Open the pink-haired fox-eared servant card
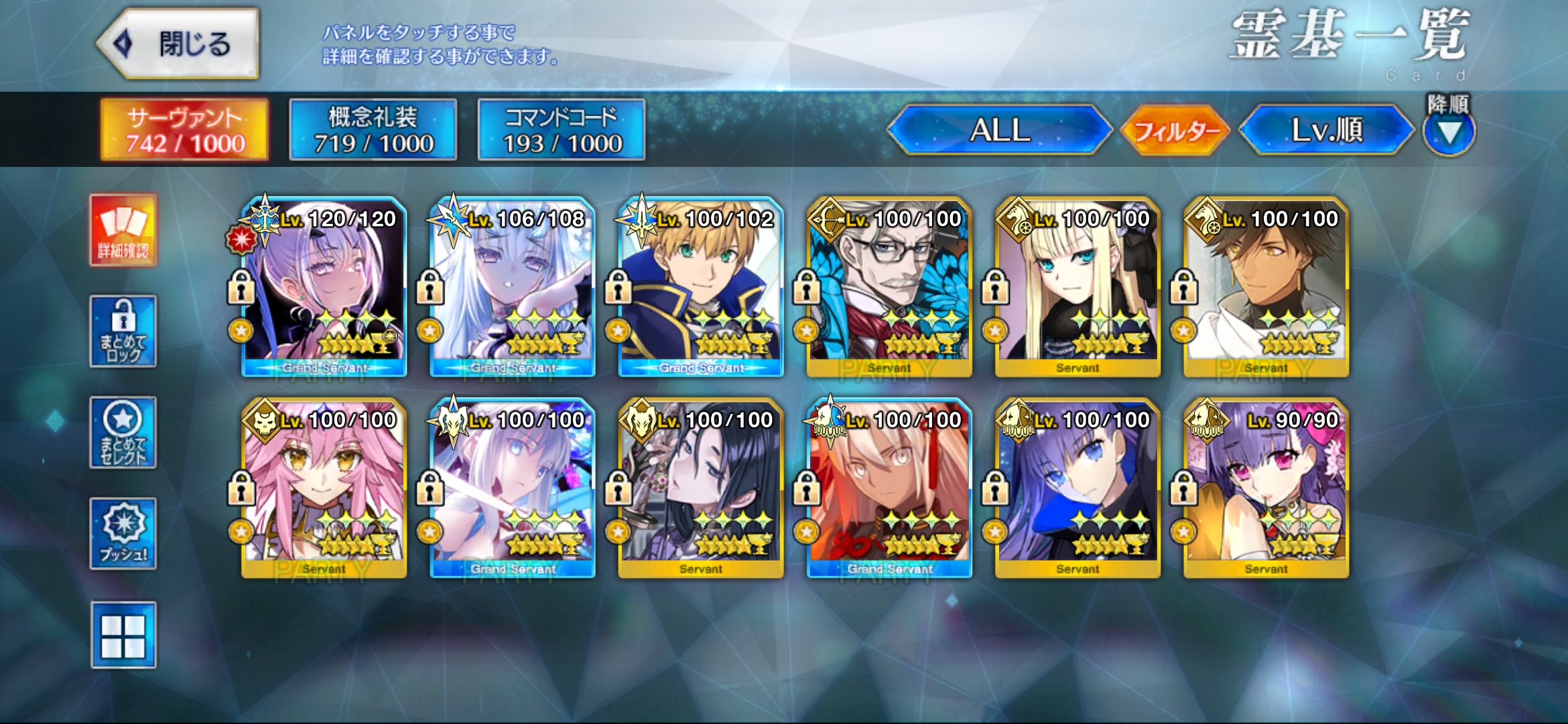1568x724 pixels. (324, 488)
